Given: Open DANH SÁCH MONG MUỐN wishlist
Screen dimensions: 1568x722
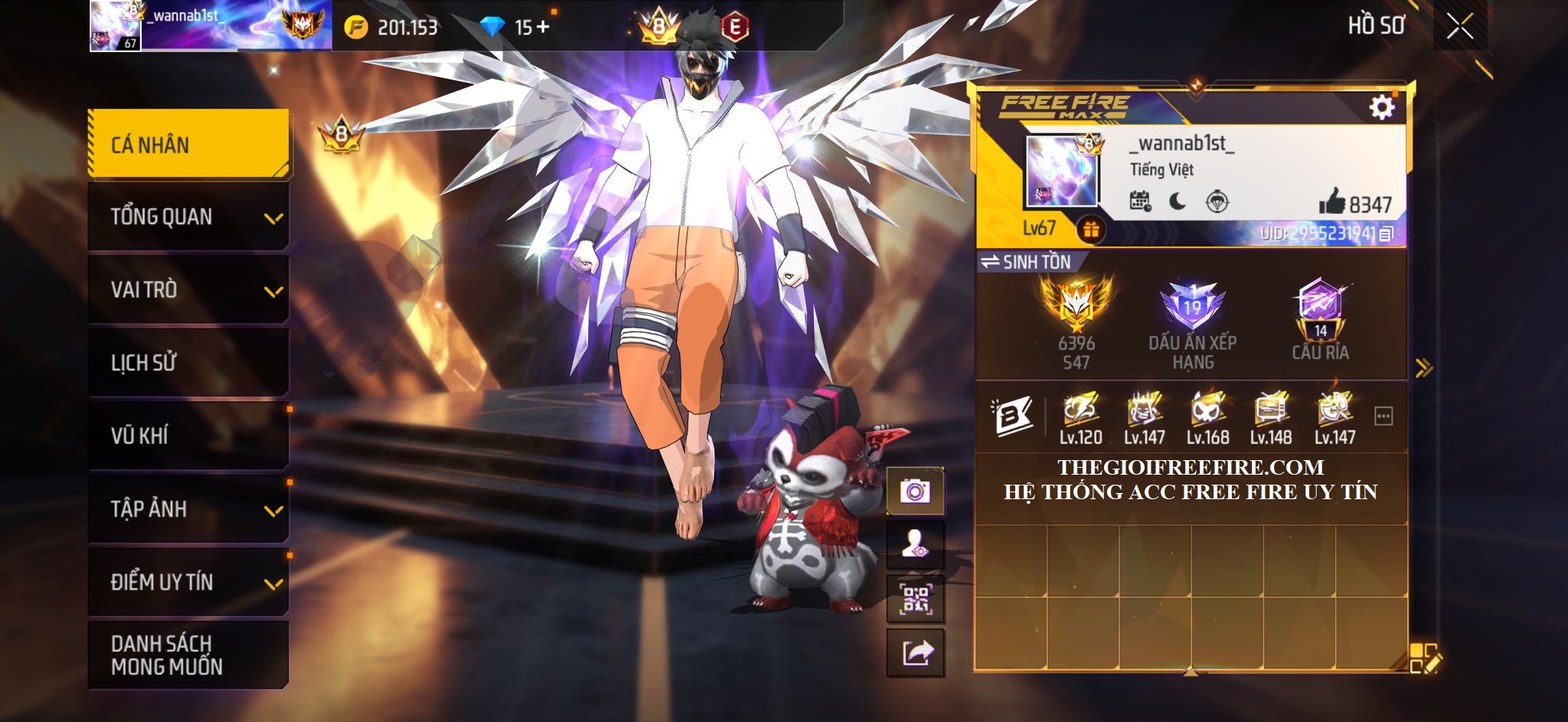Looking at the screenshot, I should pos(188,655).
